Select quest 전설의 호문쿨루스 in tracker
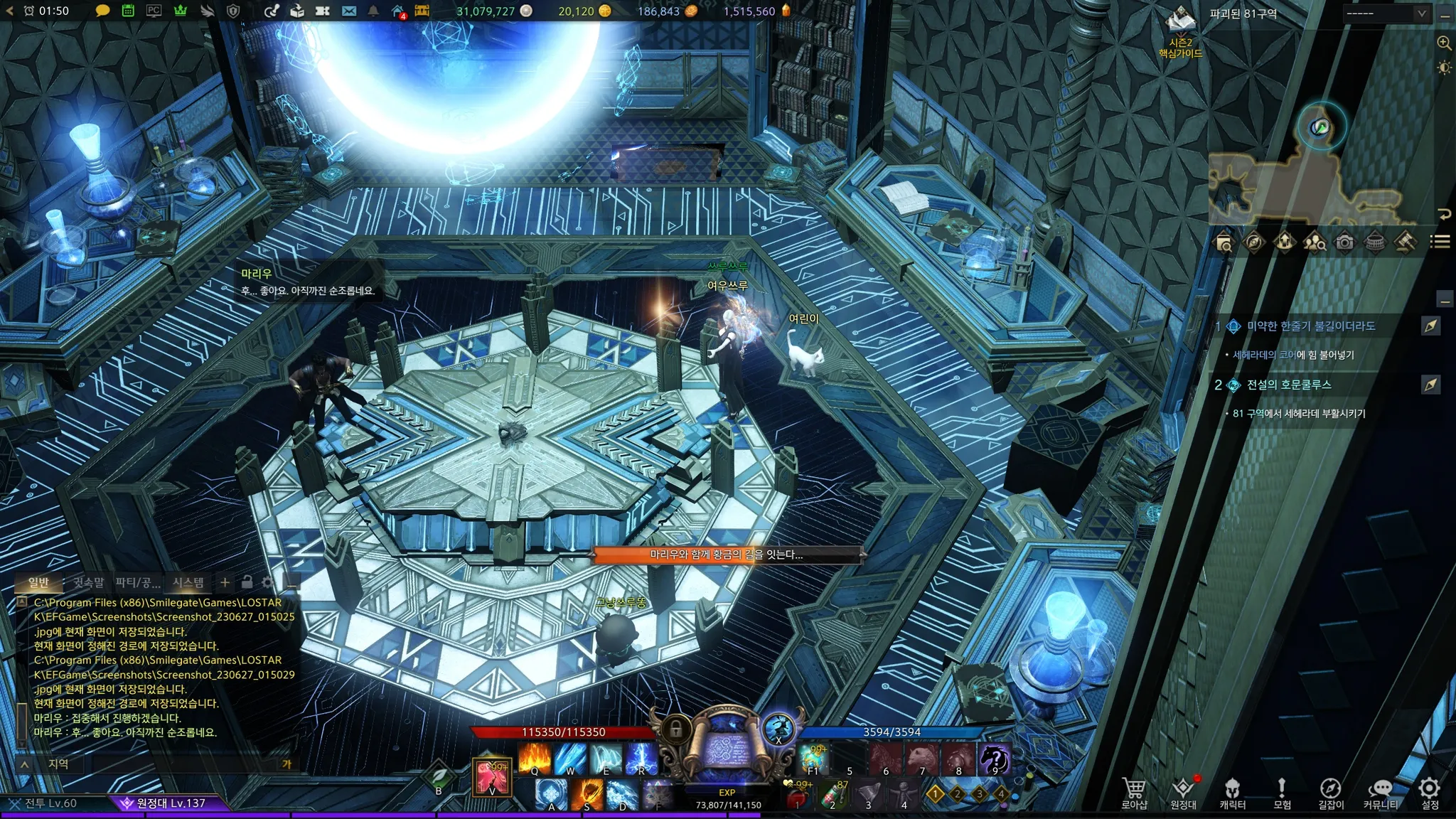Screen dimensions: 1456x819 [1288, 385]
